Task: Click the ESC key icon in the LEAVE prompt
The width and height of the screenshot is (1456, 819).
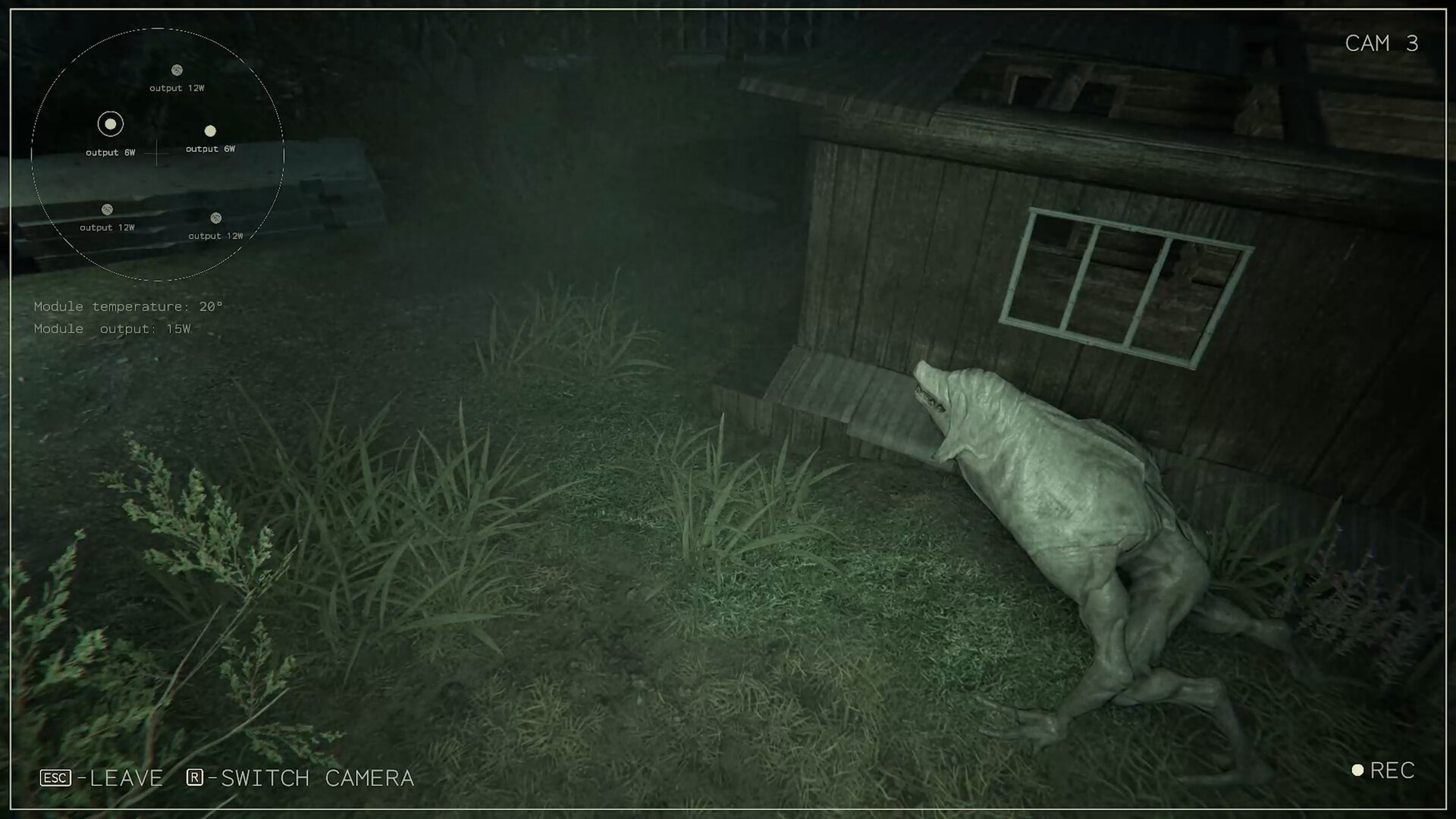Action: pos(54,778)
